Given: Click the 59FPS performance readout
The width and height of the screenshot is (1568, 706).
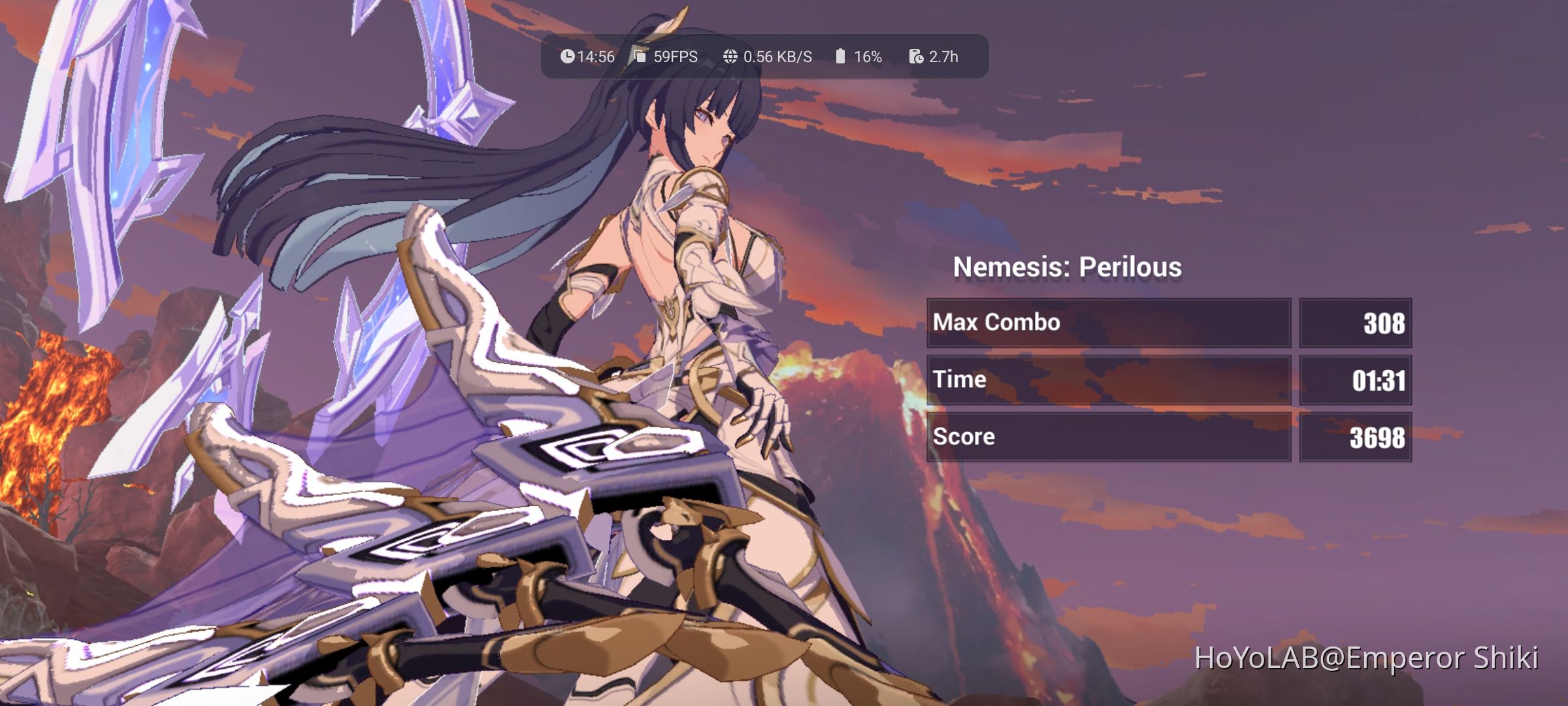Looking at the screenshot, I should coord(674,57).
